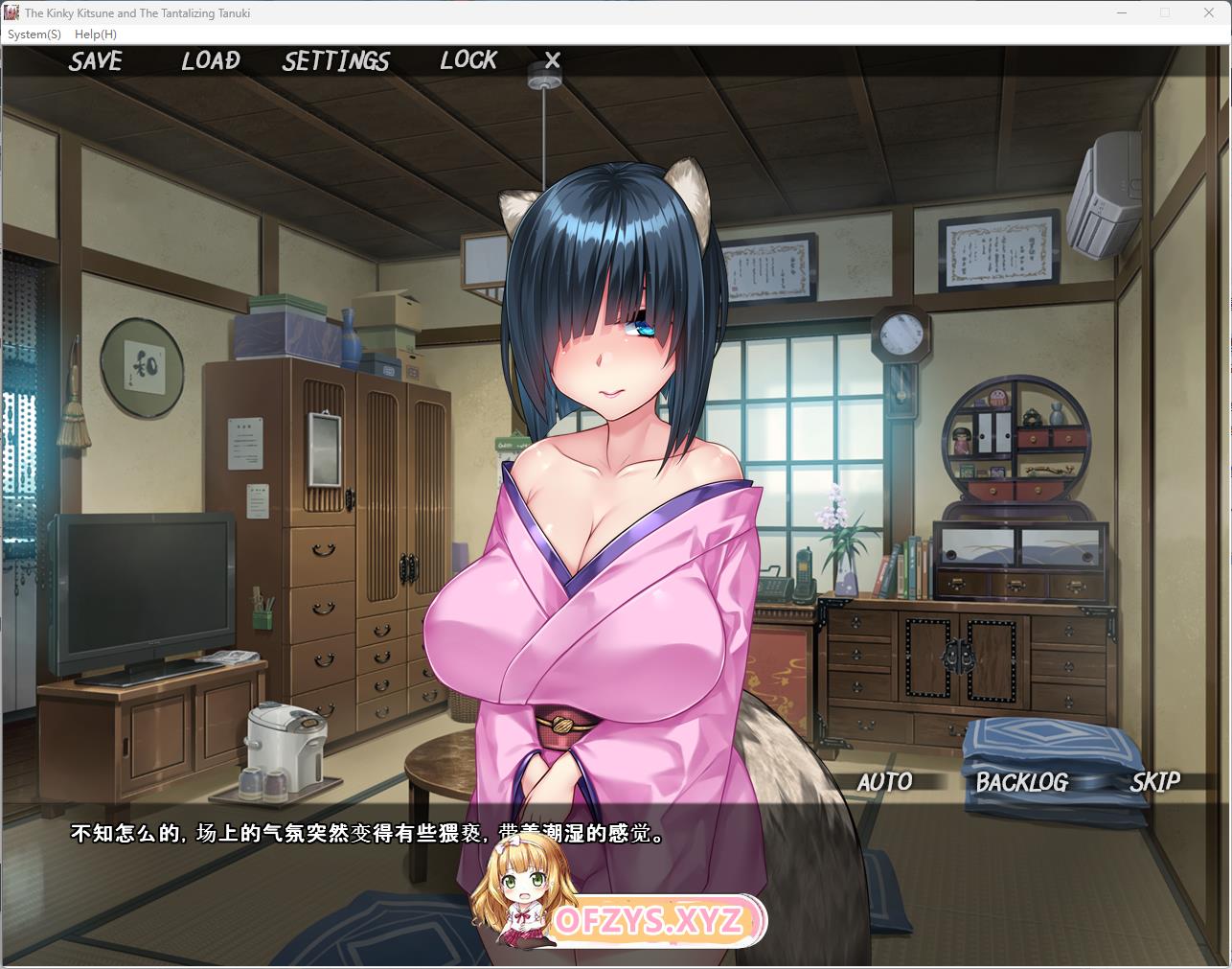Viewport: 1232px width, 969px height.
Task: Enable AUTO text advance
Action: (884, 782)
